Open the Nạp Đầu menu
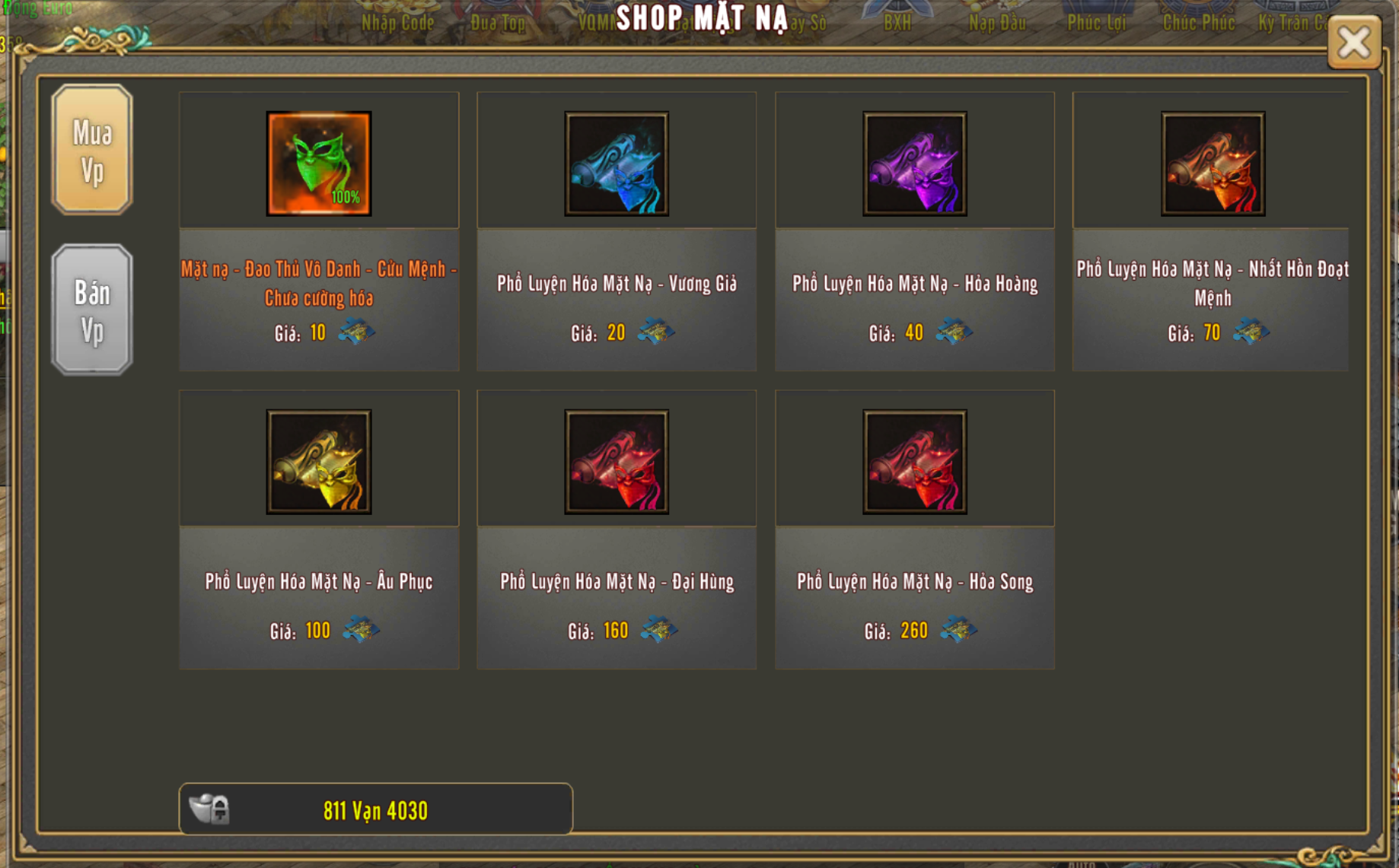Image resolution: width=1399 pixels, height=868 pixels. (x=997, y=23)
